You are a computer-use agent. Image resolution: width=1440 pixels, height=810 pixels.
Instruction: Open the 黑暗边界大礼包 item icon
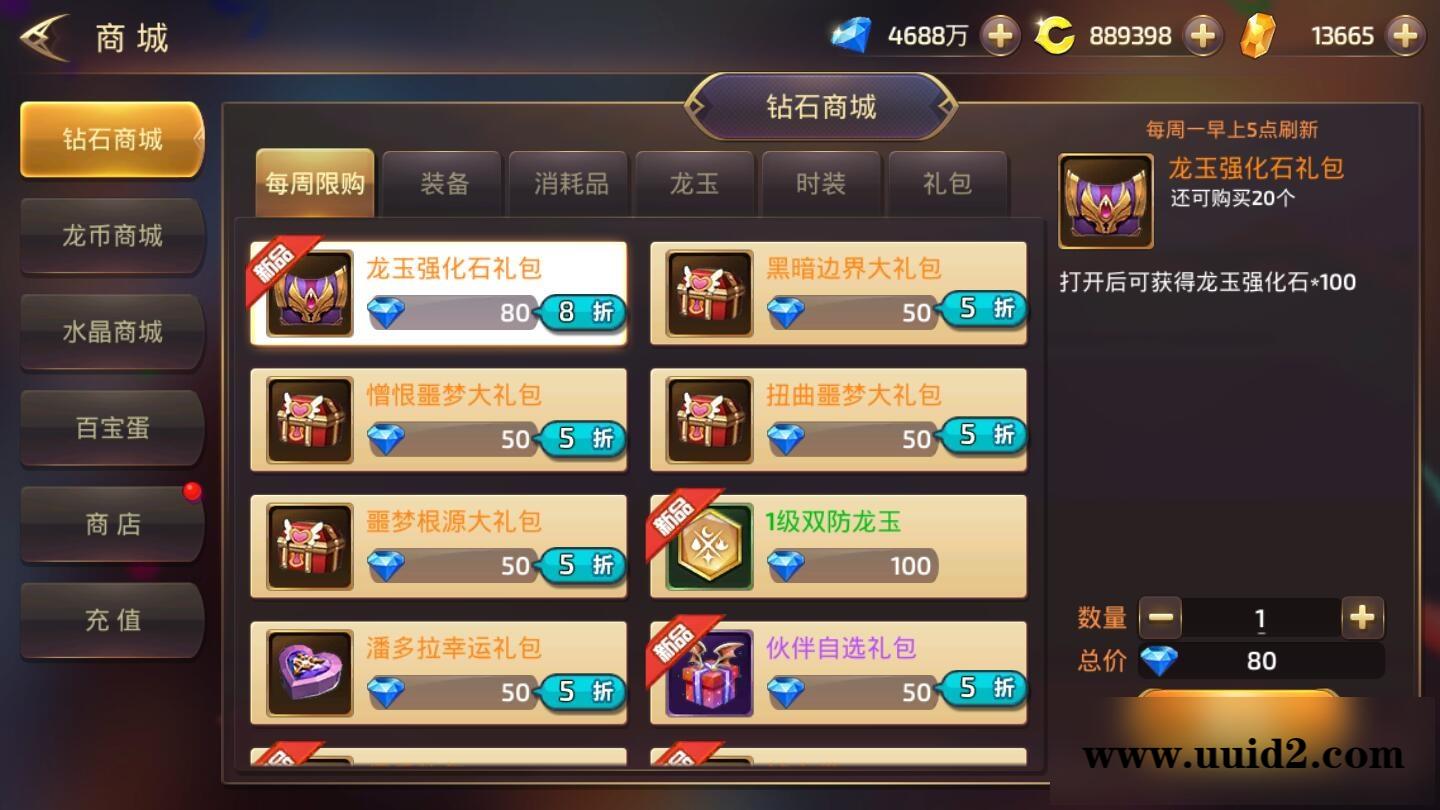pyautogui.click(x=708, y=293)
